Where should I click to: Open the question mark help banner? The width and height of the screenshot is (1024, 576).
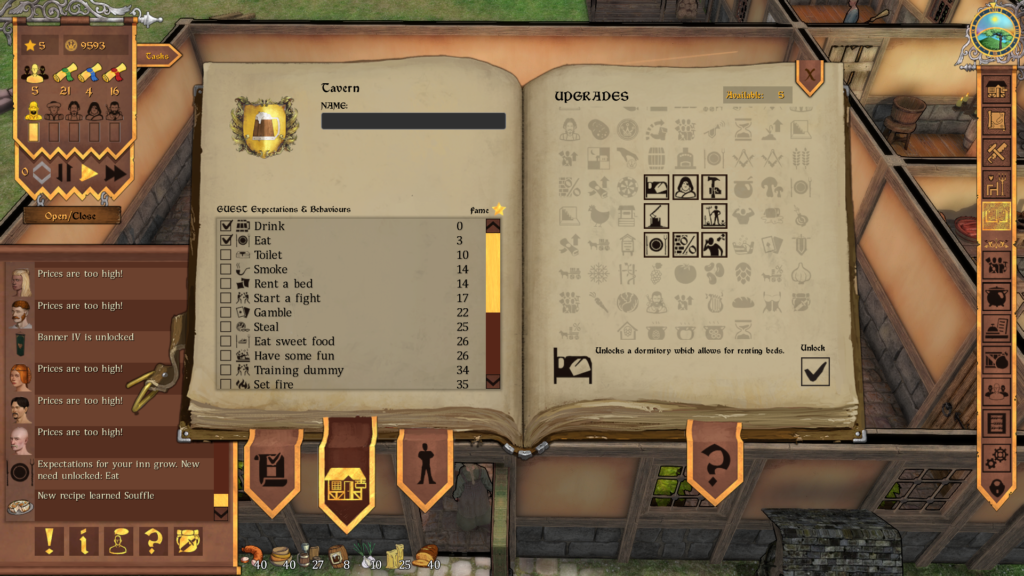714,464
